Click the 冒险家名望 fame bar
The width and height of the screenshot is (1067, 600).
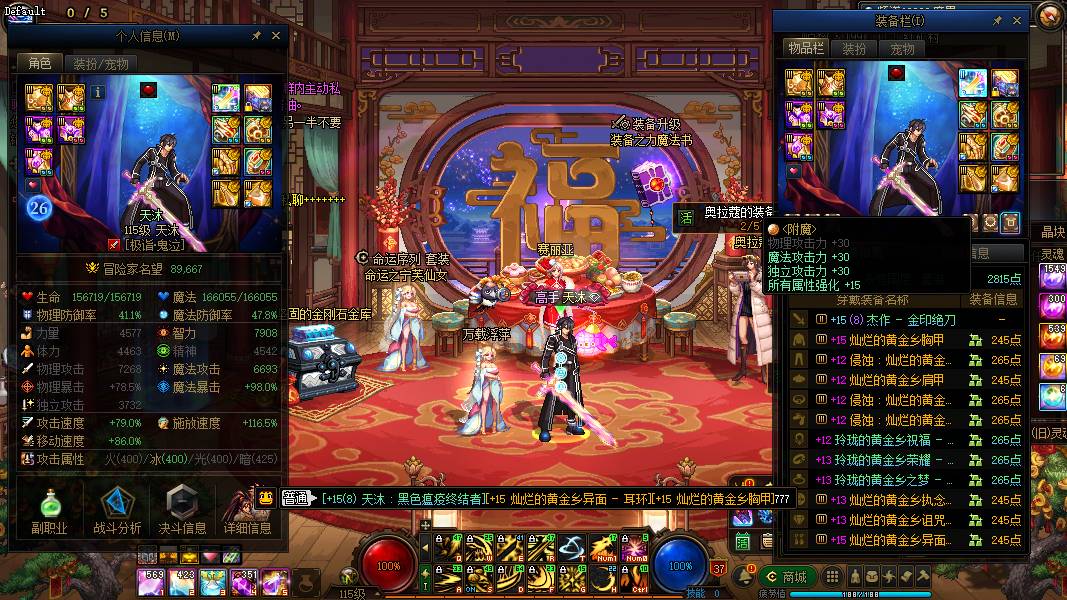coord(152,268)
